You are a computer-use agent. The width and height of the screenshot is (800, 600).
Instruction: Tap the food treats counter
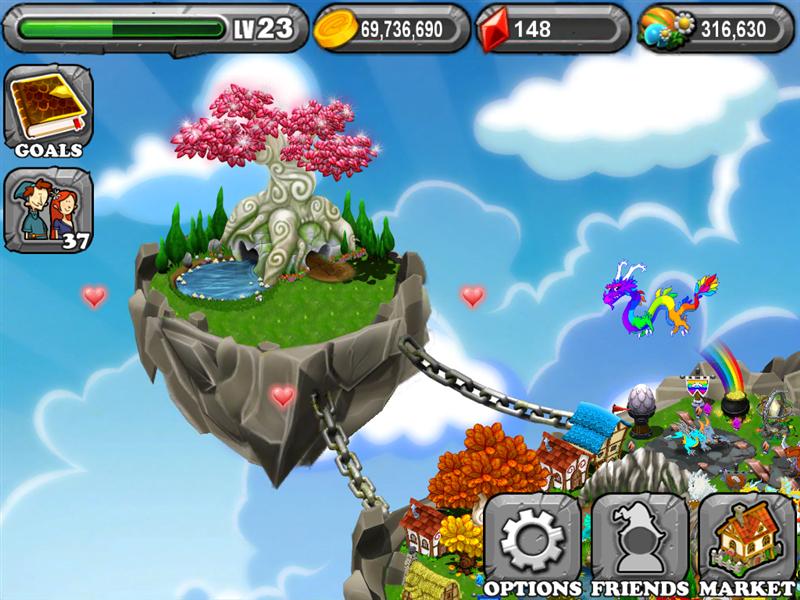713,29
